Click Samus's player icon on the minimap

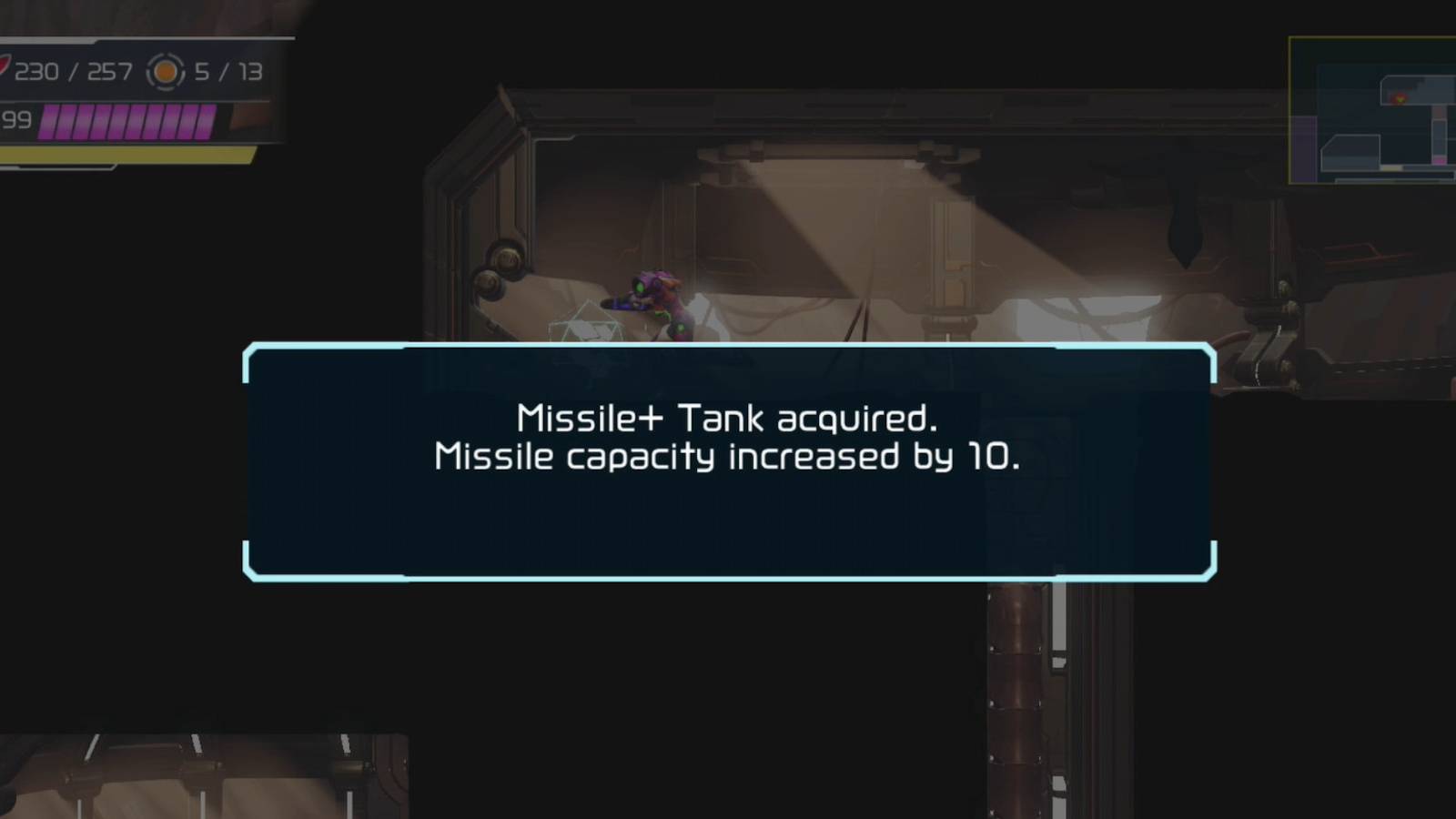[x=1400, y=99]
